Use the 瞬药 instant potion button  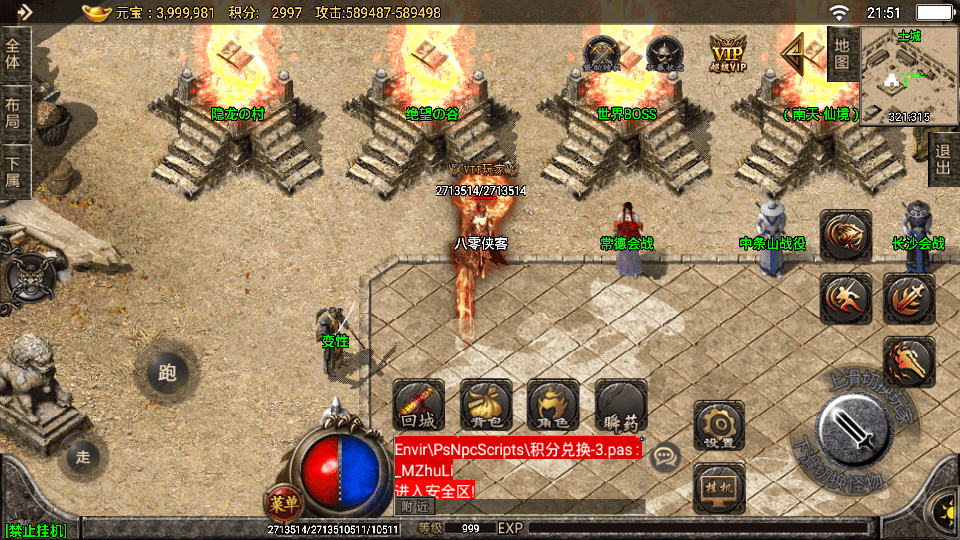620,404
